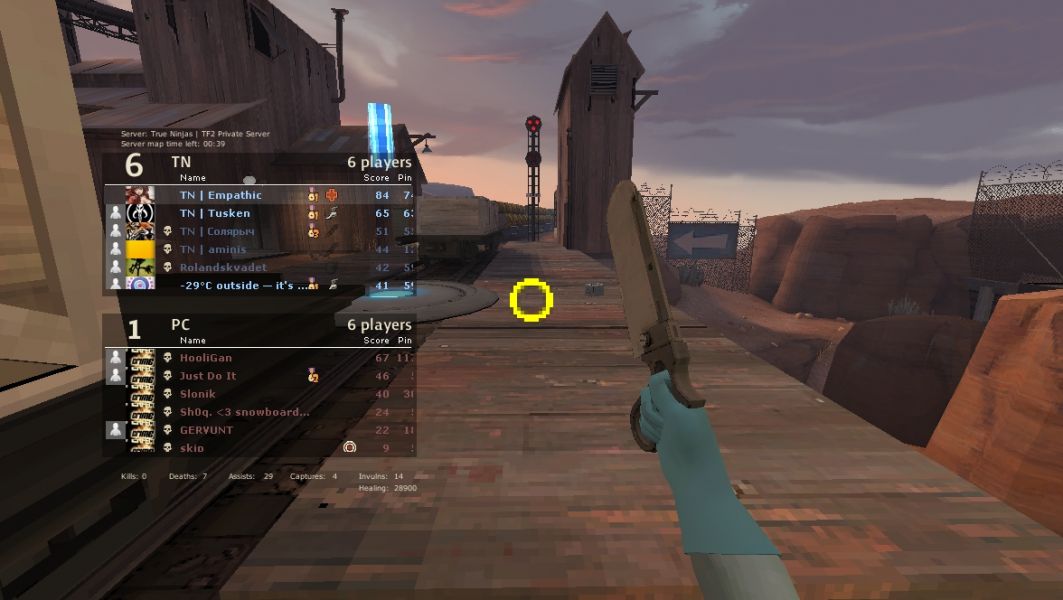The image size is (1063, 600).
Task: Select the Just Do It player row
Action: (260, 375)
